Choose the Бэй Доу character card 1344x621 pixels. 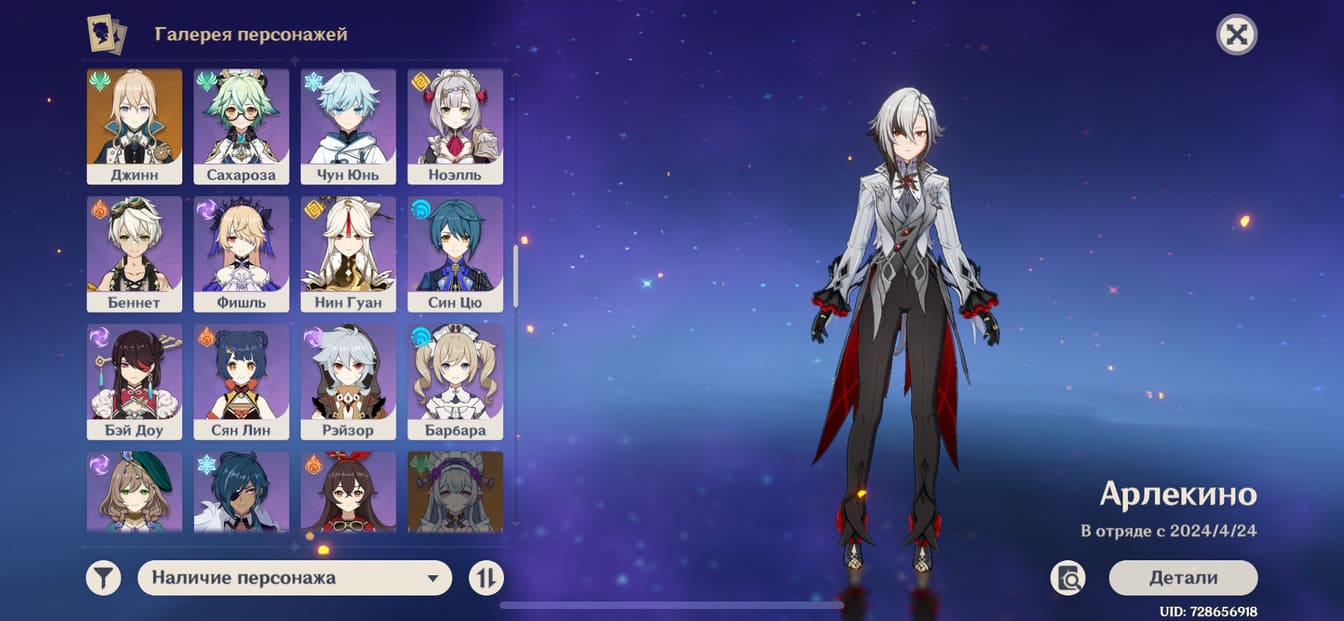click(x=135, y=382)
